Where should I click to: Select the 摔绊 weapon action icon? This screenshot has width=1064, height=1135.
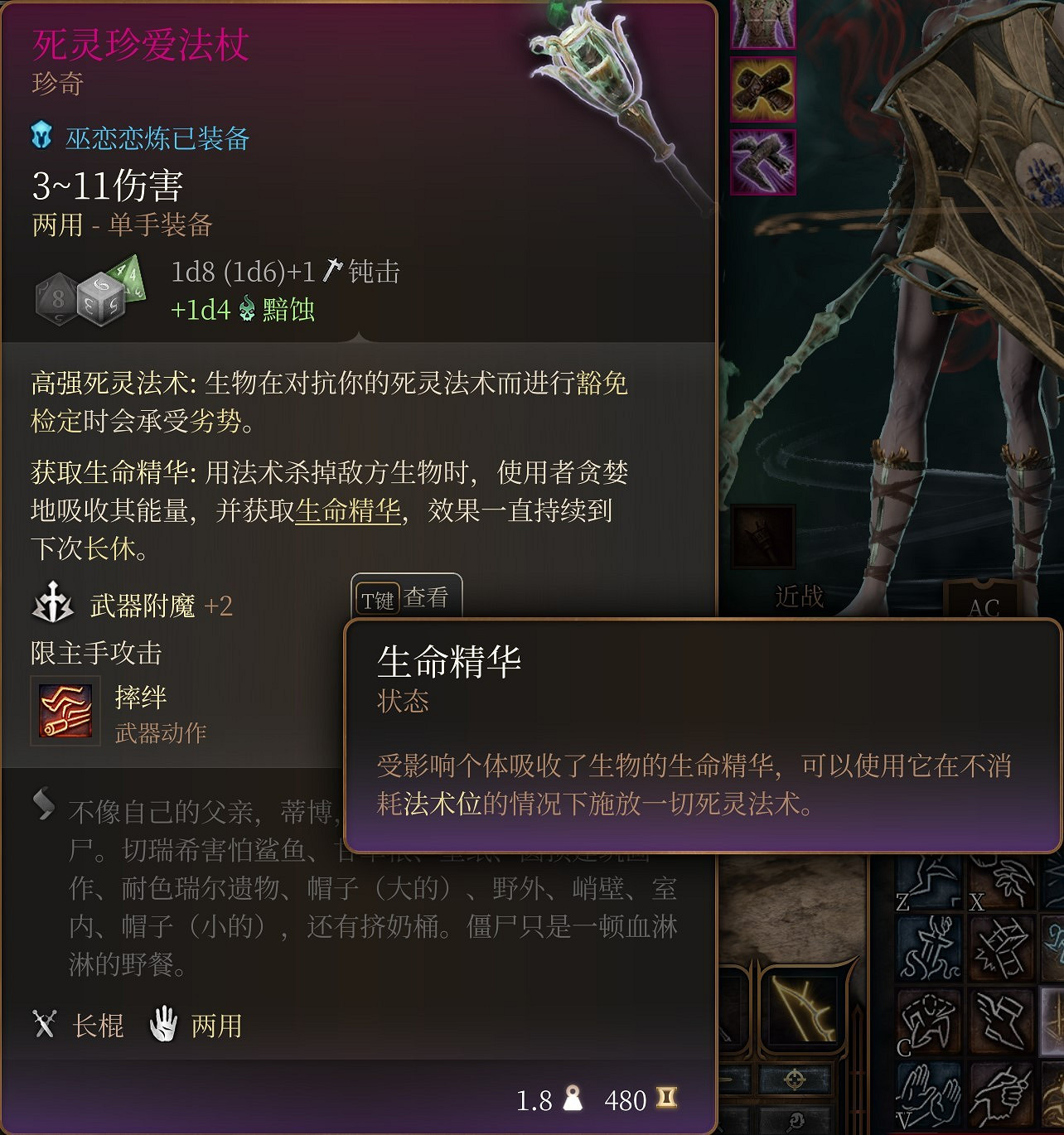65,710
